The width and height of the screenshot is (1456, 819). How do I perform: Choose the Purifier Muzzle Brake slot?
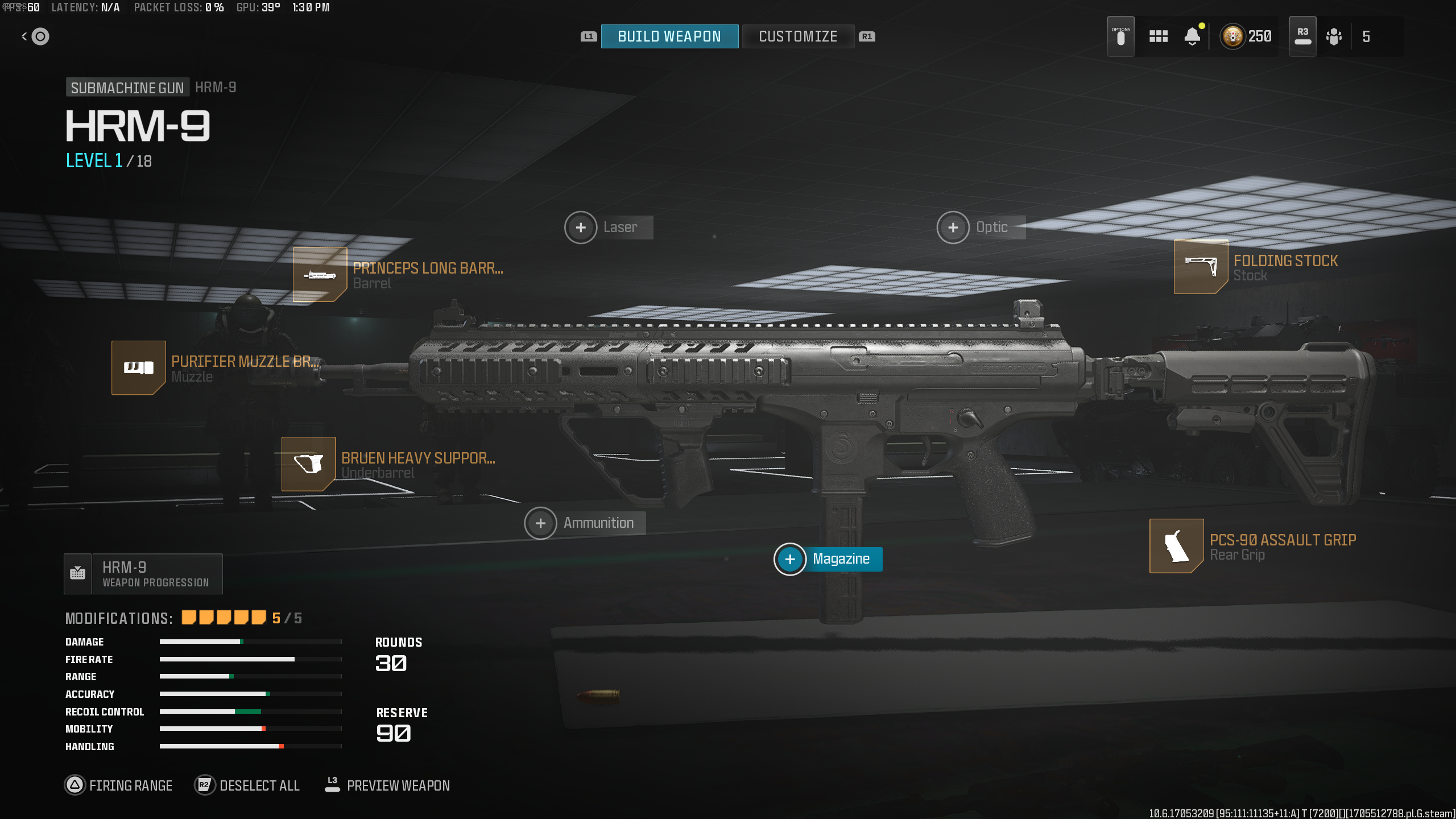[138, 368]
